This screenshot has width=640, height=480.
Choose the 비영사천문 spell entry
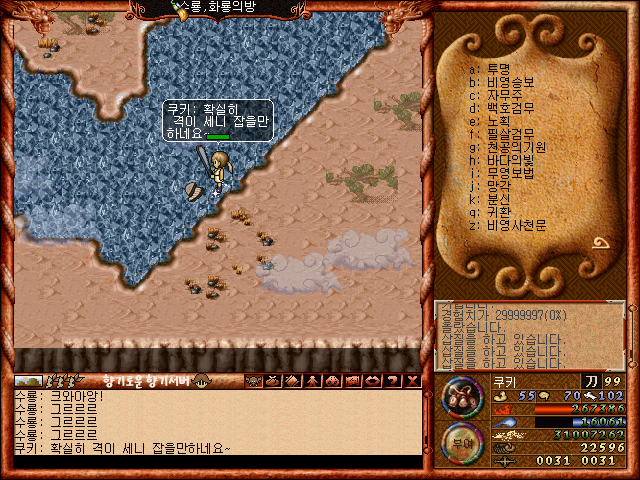[512, 225]
